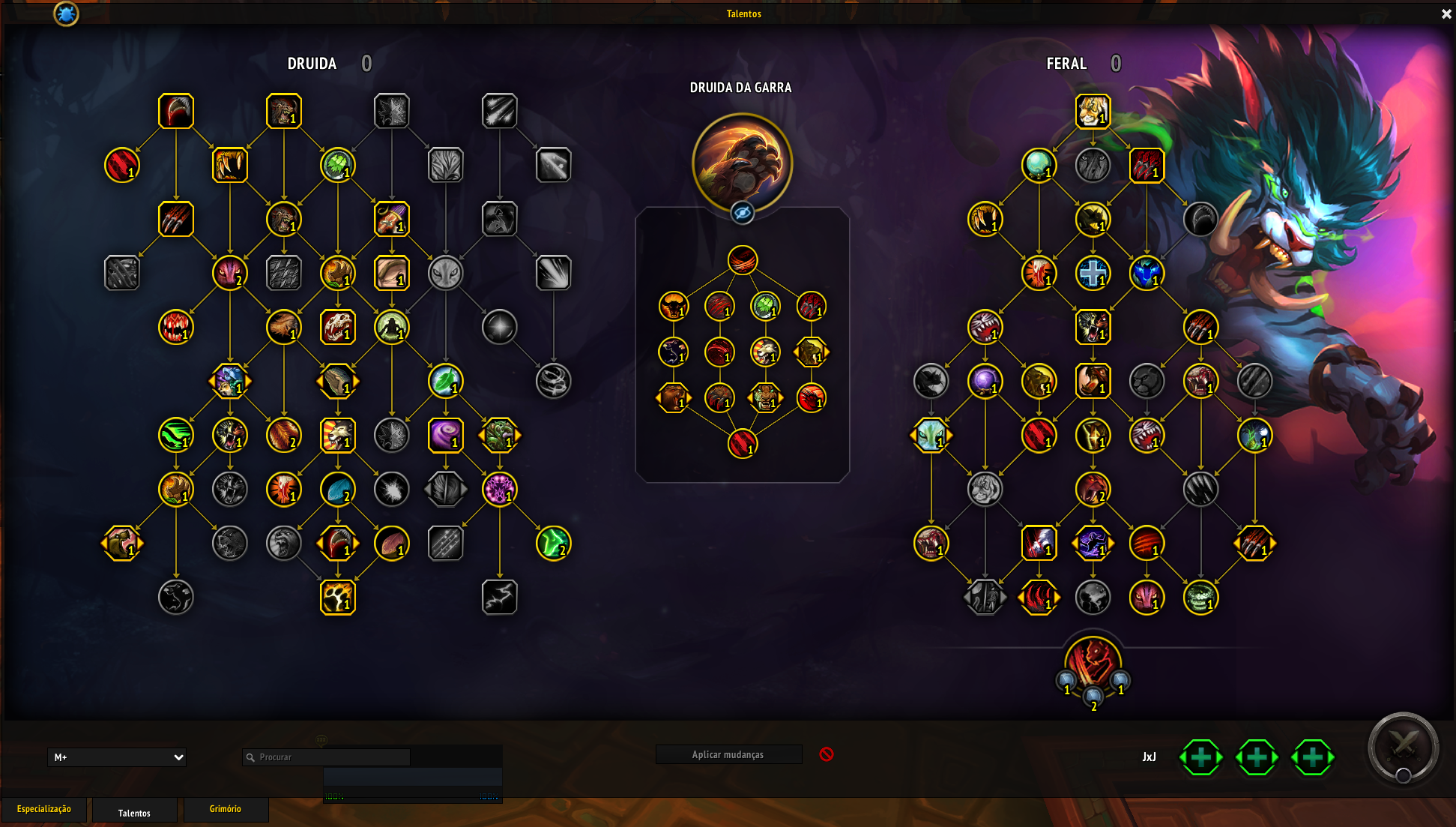Select the tiger face talent atop Feral tree
1456x827 pixels.
coord(1093,112)
